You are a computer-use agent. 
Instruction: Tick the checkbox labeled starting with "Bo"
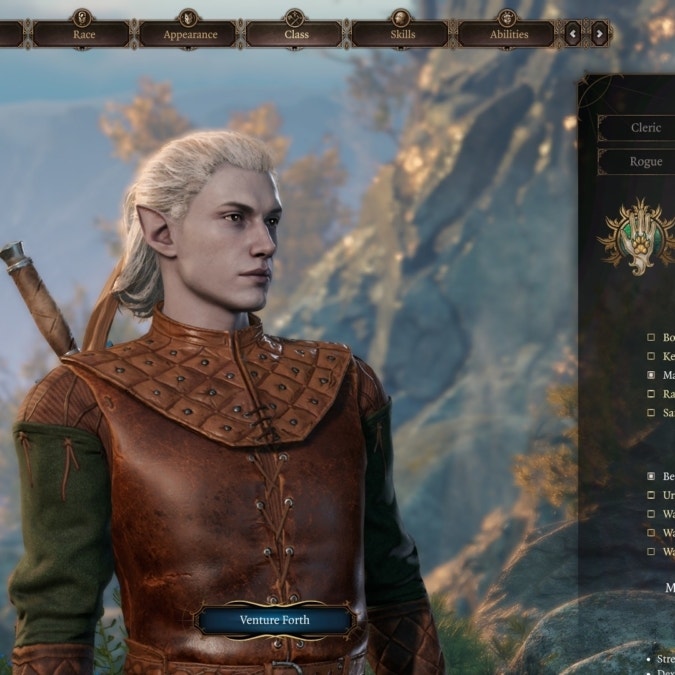(652, 338)
